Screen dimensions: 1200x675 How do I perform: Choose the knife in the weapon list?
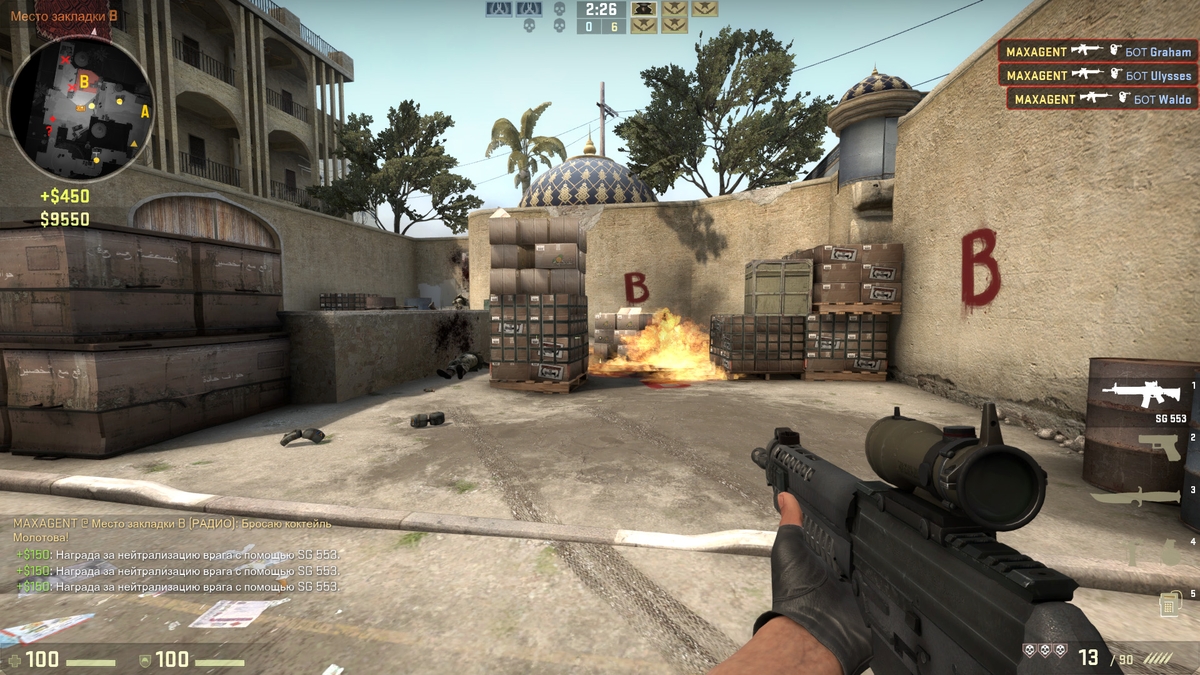click(1136, 497)
